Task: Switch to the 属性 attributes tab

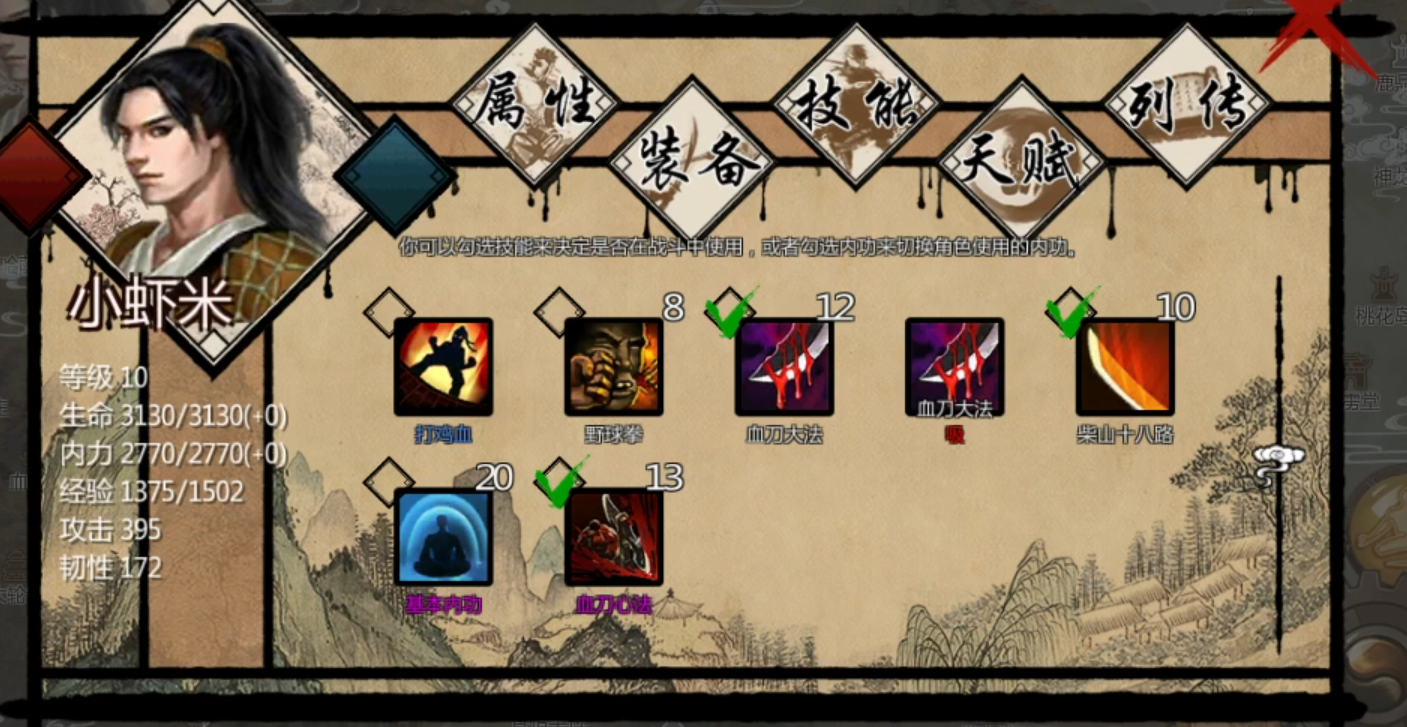Action: coord(534,103)
